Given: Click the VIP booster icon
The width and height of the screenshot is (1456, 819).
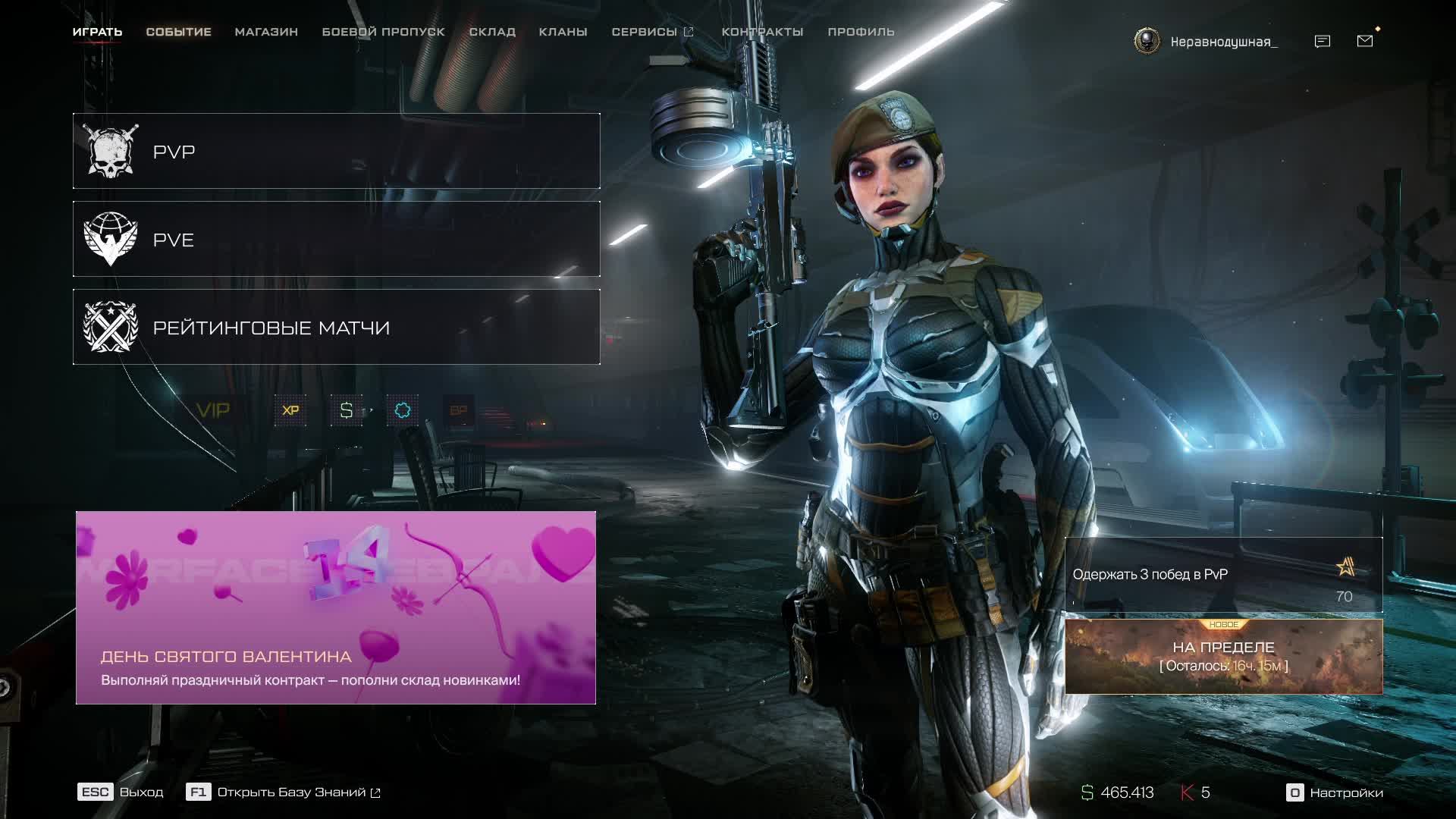Looking at the screenshot, I should [x=212, y=410].
